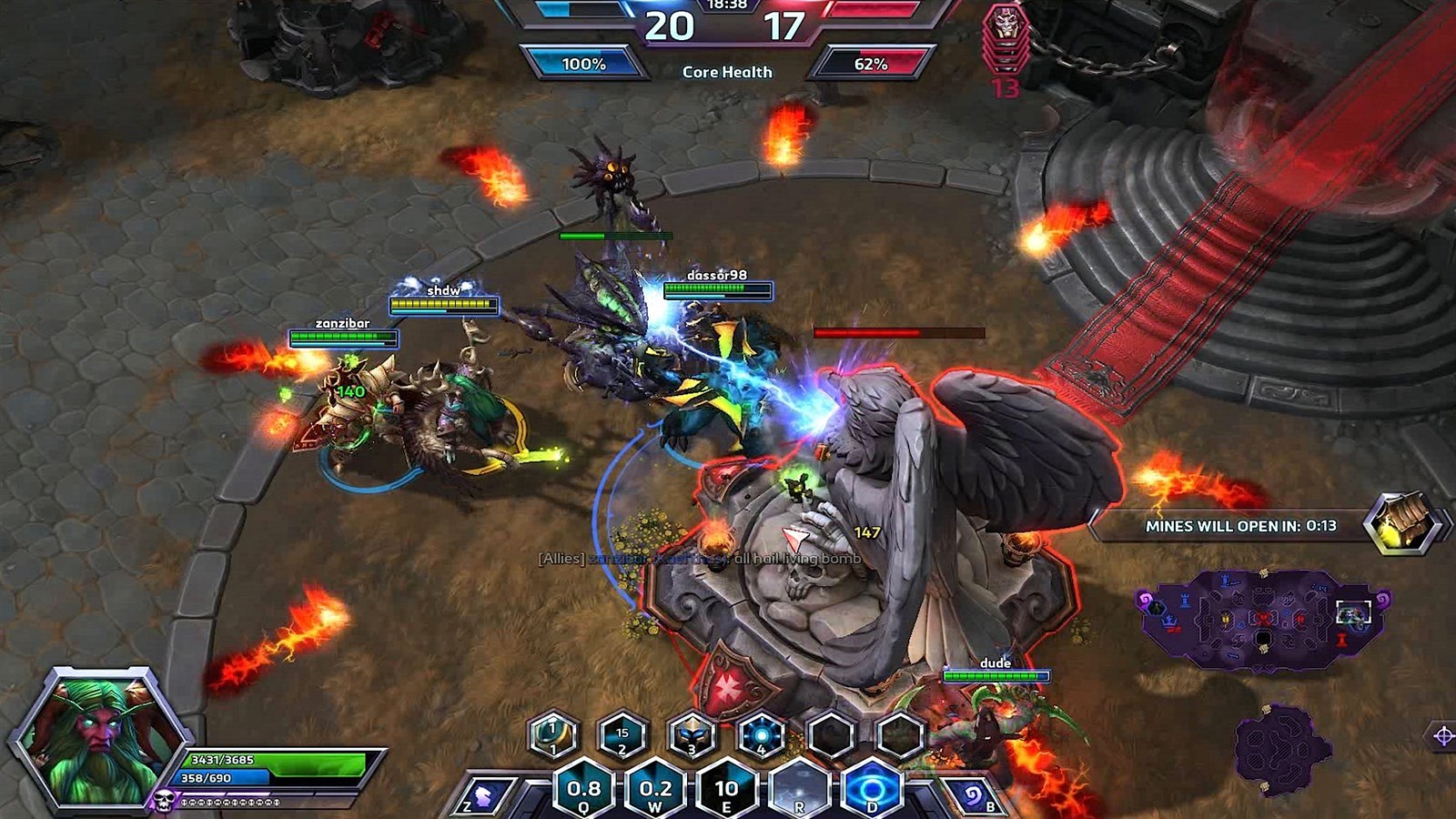Use the crescent moon item in slot 1

[x=553, y=734]
